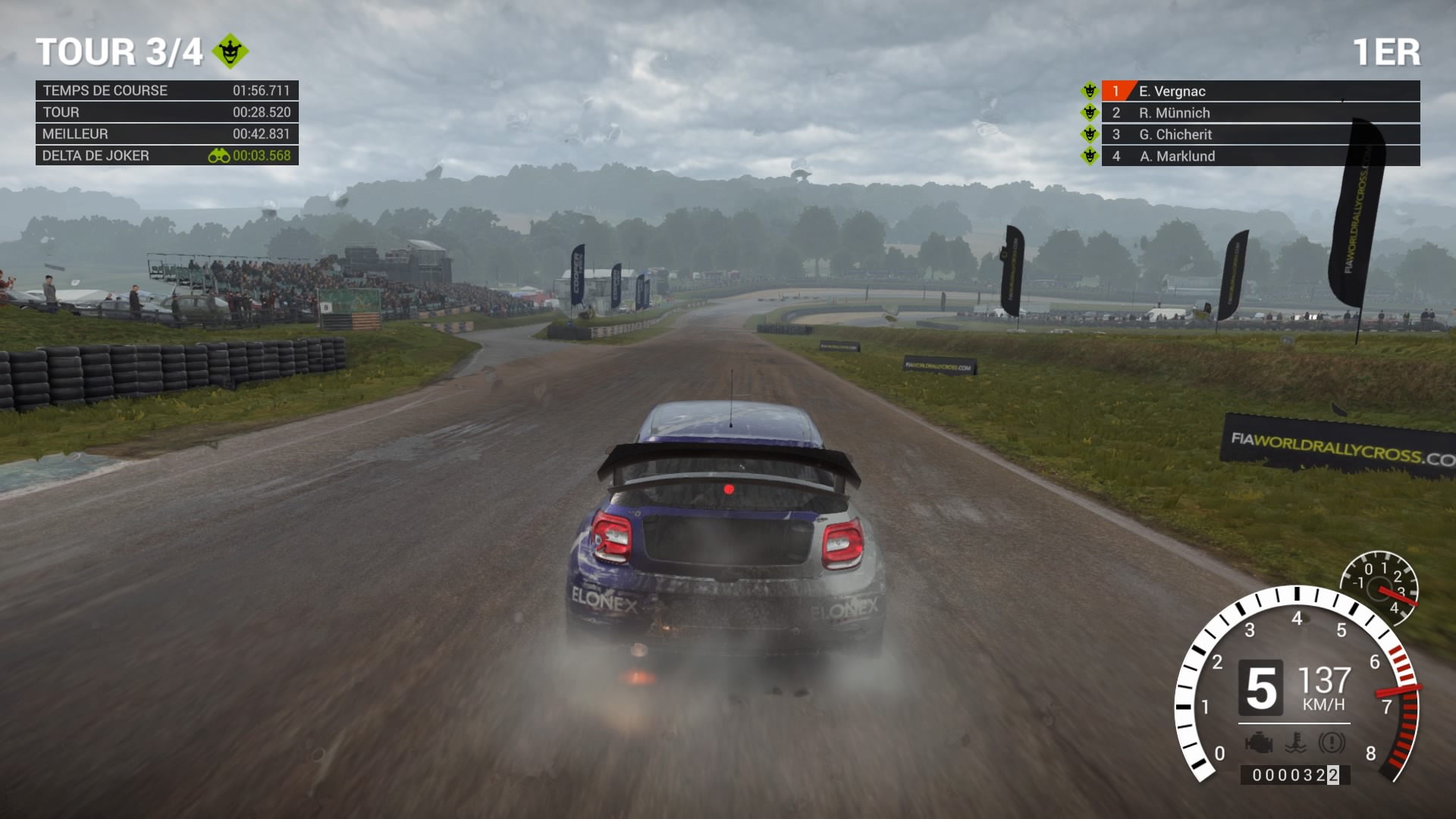Screen dimensions: 1456x819
Task: Click the brake warning icon
Action: pos(1332,743)
